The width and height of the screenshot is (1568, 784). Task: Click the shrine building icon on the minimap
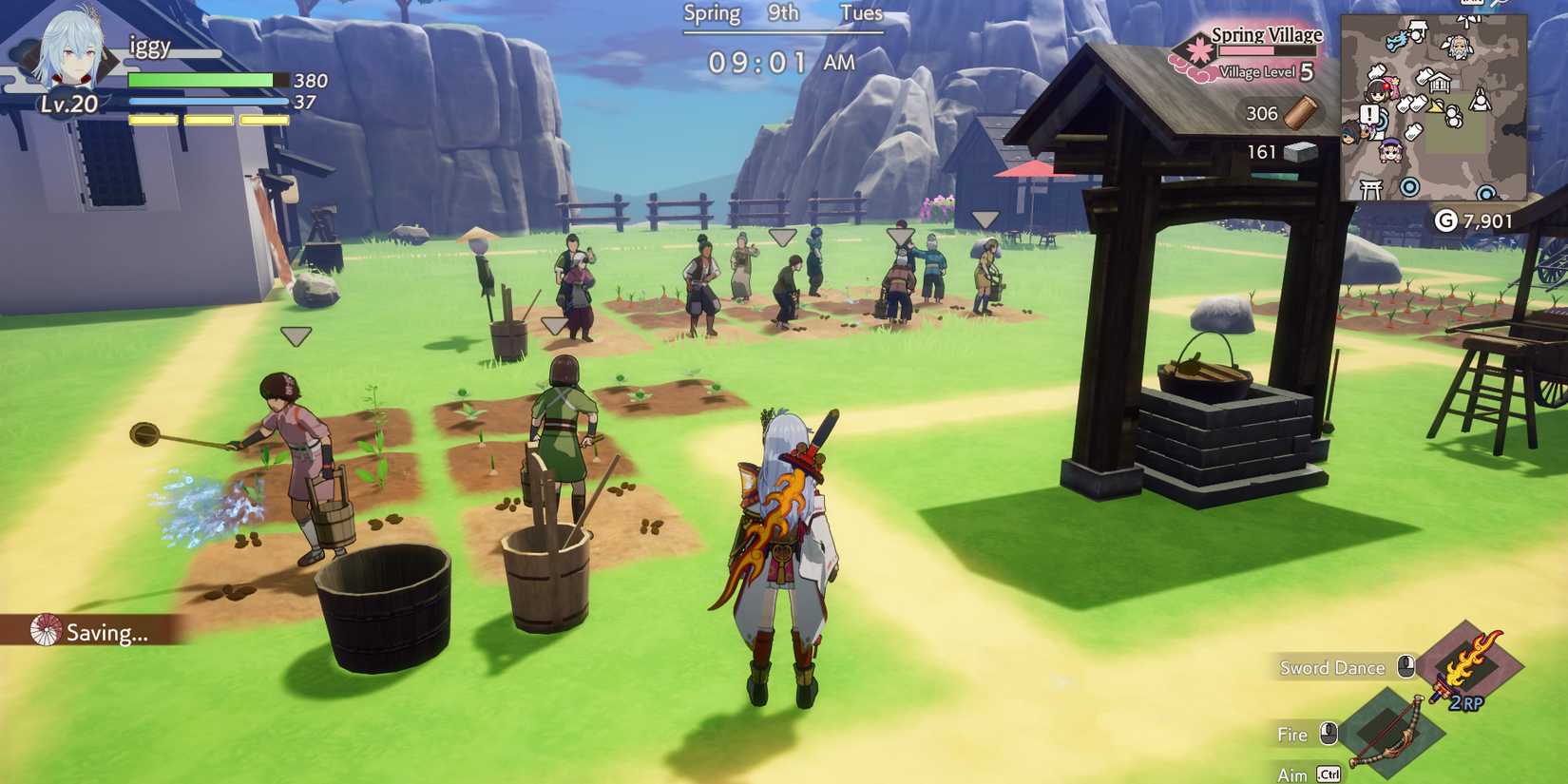(1441, 82)
